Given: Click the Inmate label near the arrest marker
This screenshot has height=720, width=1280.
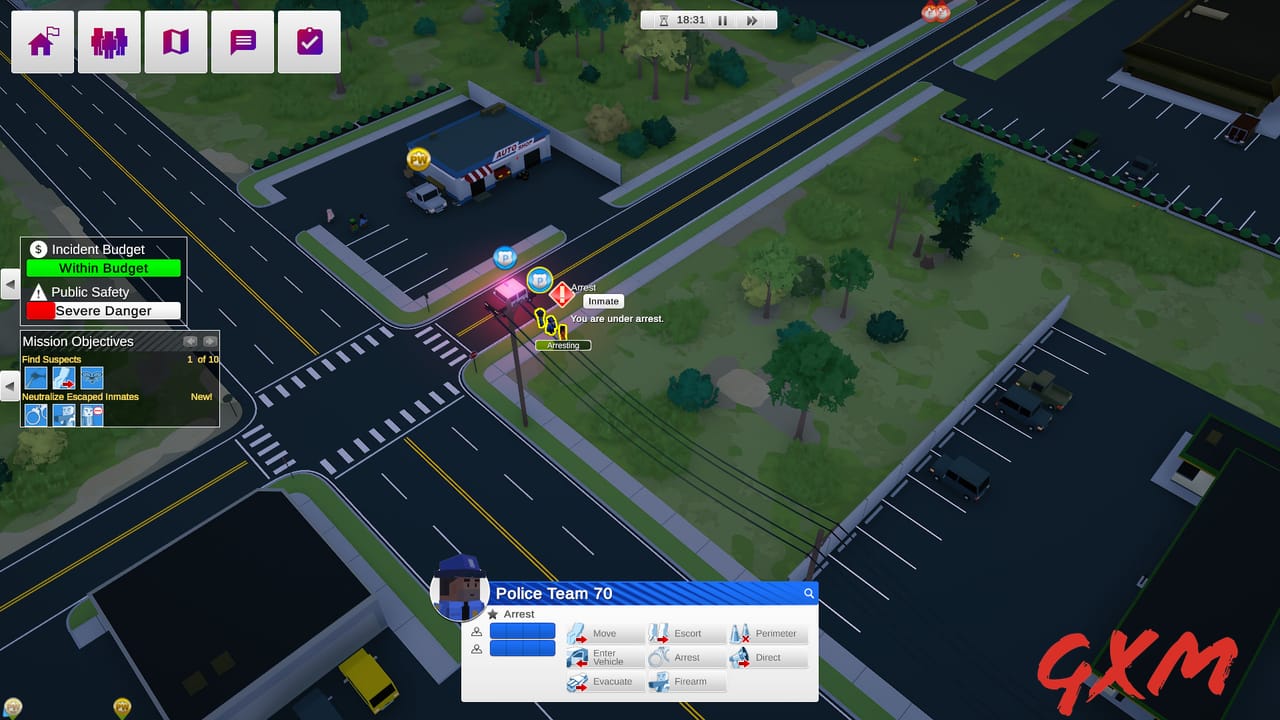Looking at the screenshot, I should [603, 300].
